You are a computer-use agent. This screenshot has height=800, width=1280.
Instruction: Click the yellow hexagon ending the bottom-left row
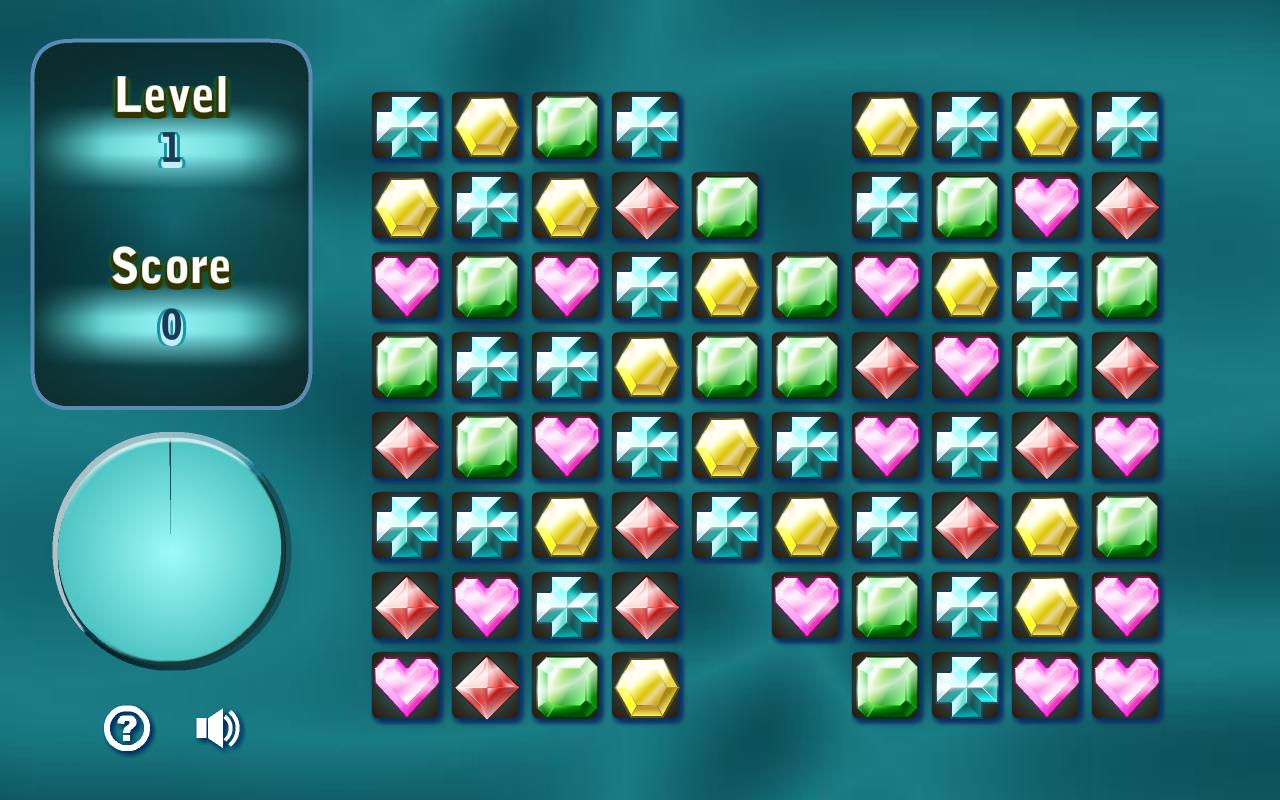pos(645,687)
